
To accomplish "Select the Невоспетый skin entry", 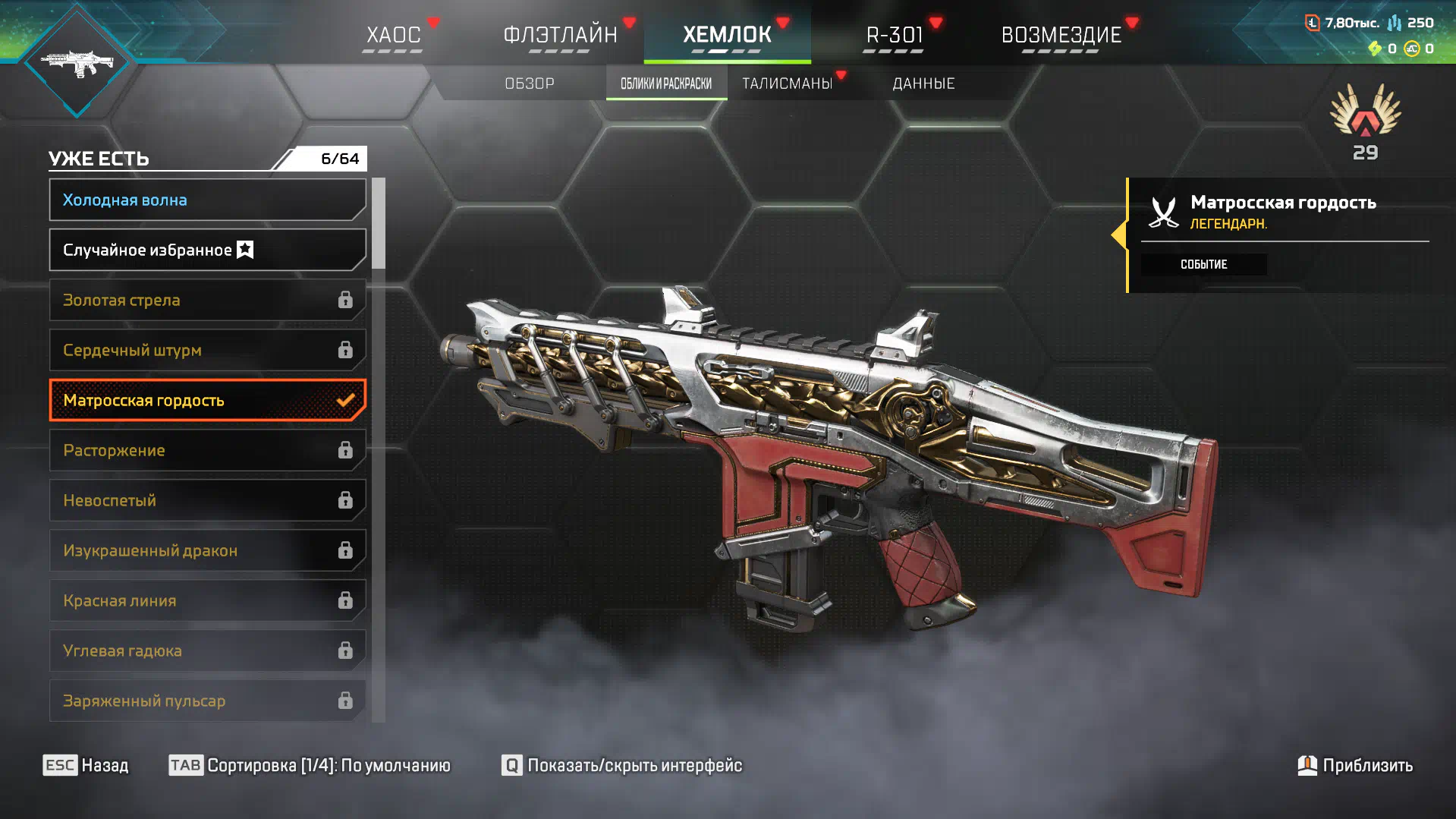I will point(207,500).
